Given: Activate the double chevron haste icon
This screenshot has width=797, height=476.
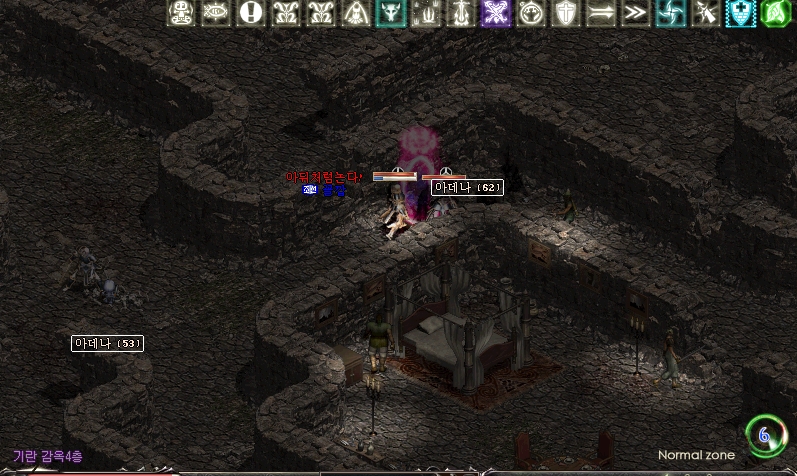Looking at the screenshot, I should tap(635, 13).
